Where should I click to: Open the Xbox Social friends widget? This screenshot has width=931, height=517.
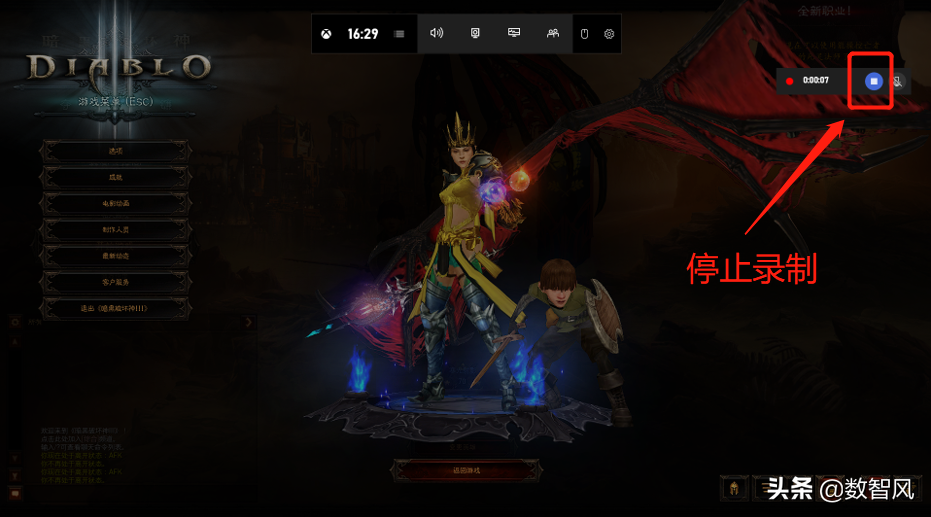[553, 33]
